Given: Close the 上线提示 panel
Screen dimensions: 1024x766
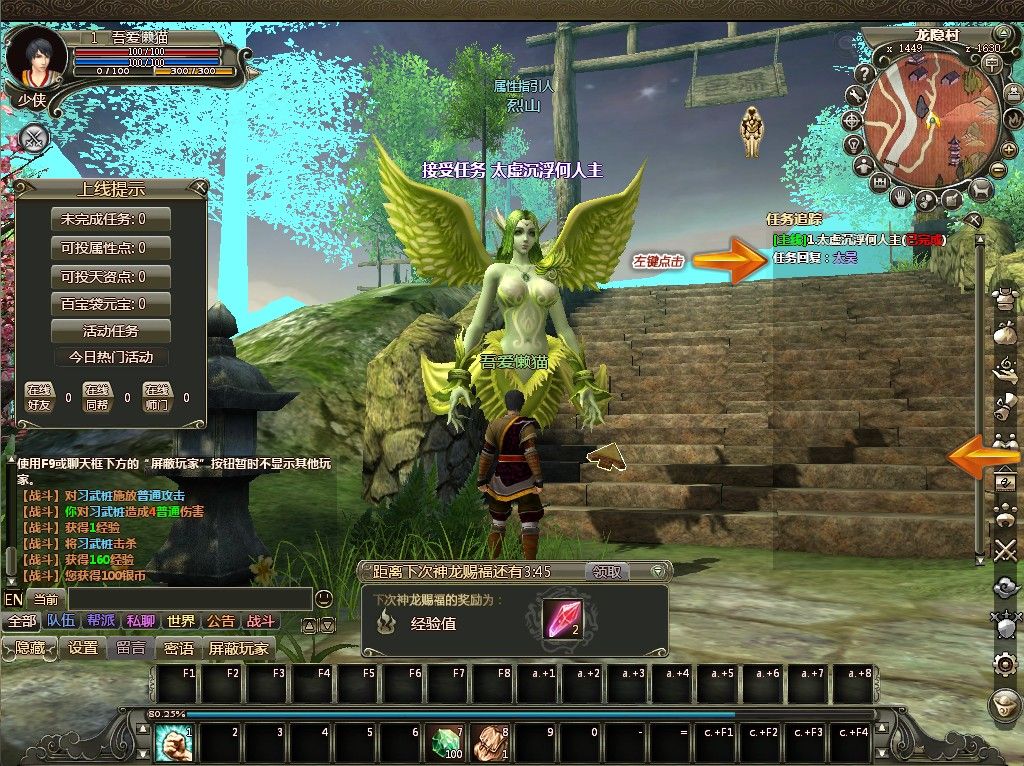Looking at the screenshot, I should (201, 186).
